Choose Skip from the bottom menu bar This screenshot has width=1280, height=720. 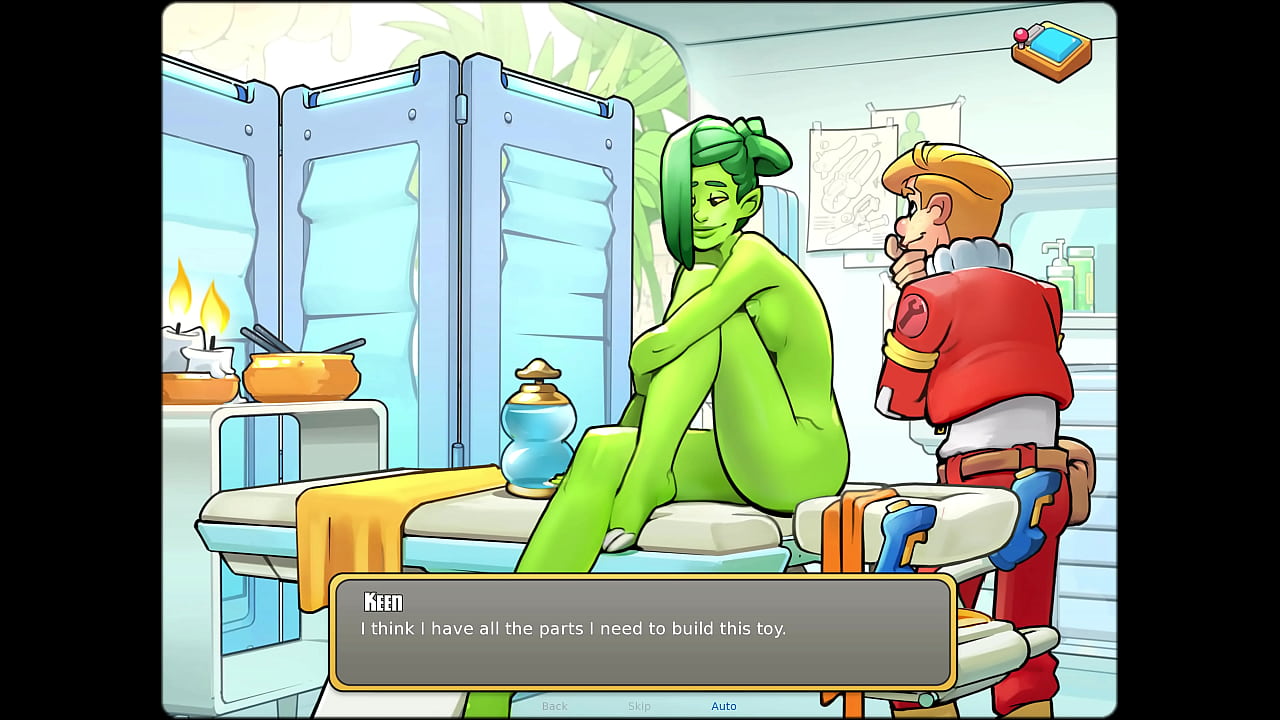(639, 706)
